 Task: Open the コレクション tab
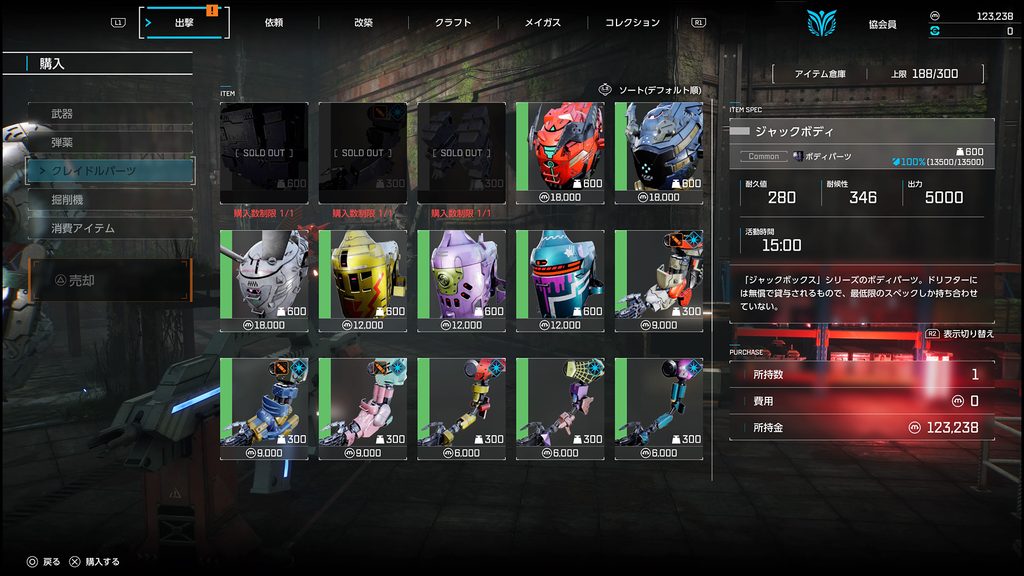[632, 22]
